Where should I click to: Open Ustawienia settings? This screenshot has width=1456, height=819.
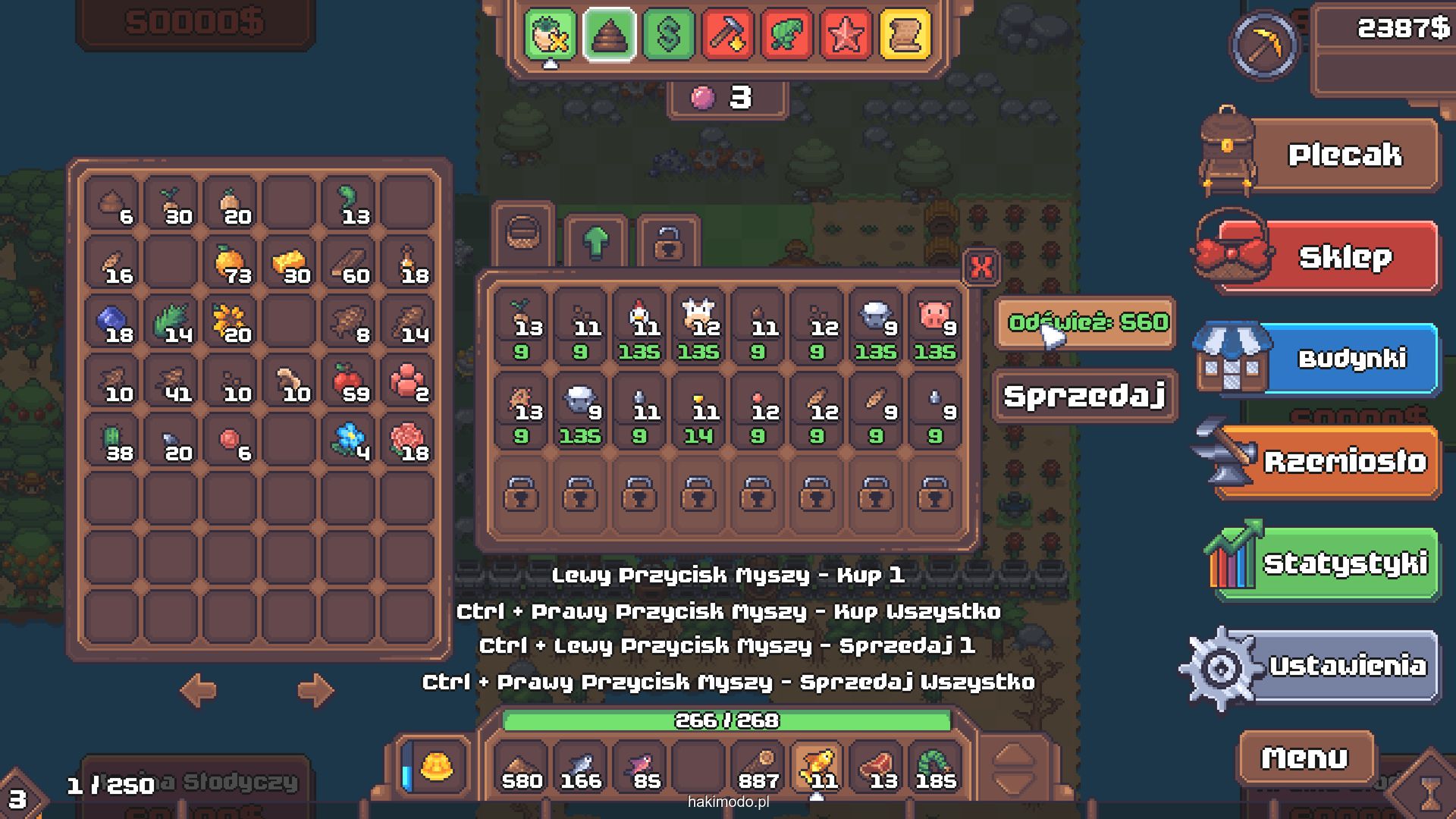tap(1346, 666)
